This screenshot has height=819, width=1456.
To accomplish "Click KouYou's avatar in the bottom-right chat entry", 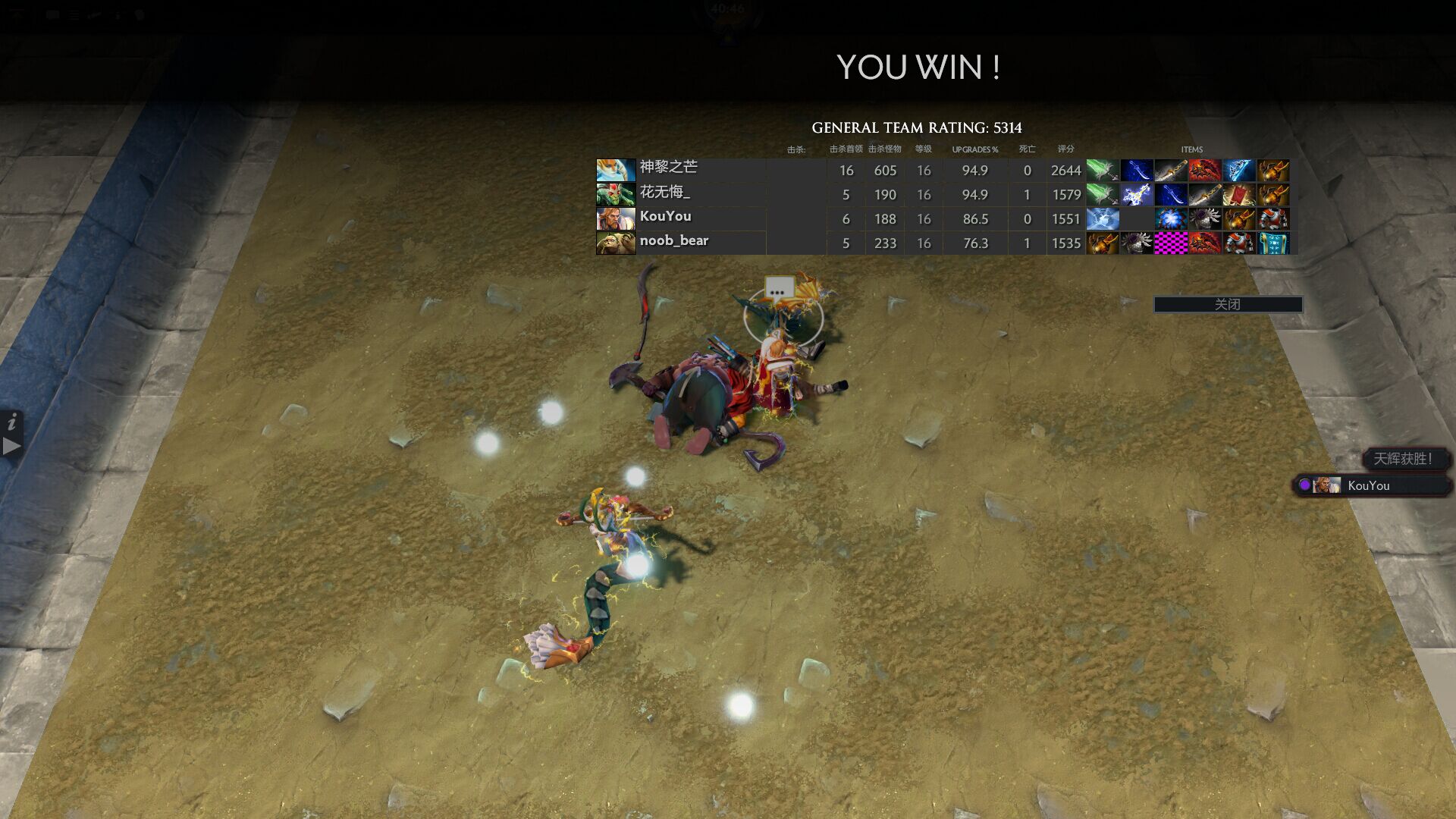I will coord(1329,486).
